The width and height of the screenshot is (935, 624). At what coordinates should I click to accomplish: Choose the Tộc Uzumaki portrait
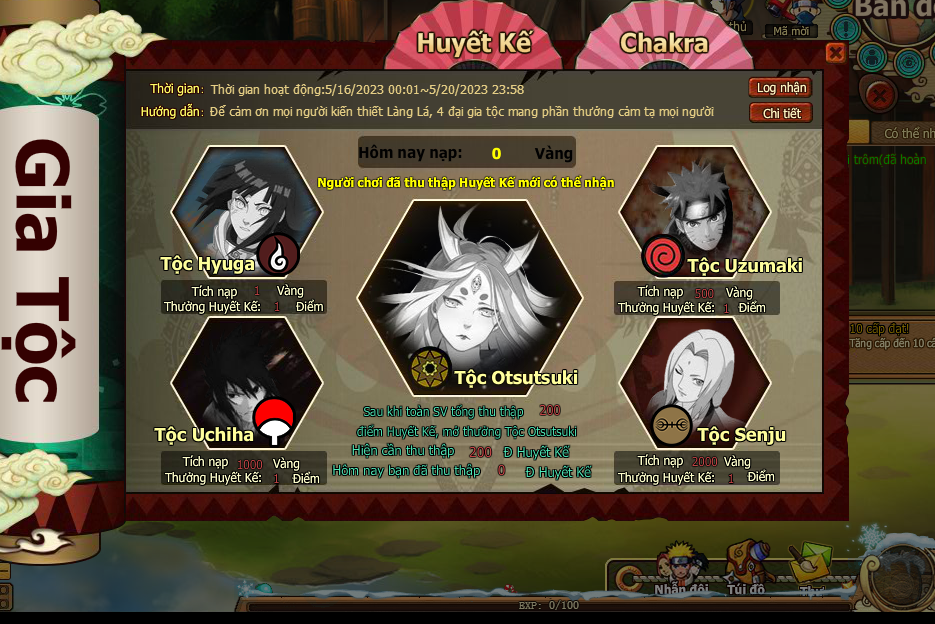[695, 207]
